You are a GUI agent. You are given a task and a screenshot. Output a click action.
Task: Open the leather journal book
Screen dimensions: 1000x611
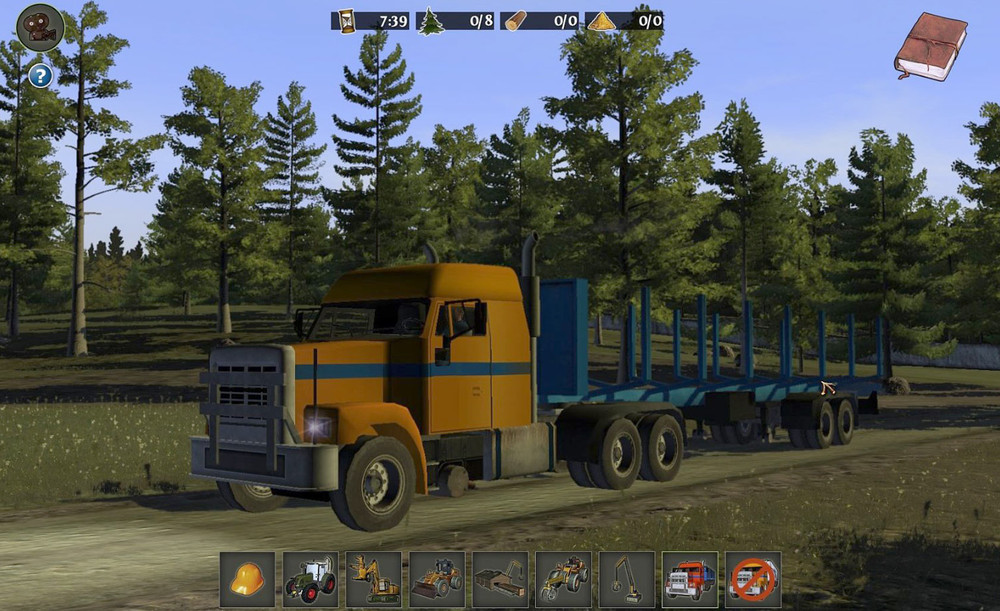coord(930,46)
